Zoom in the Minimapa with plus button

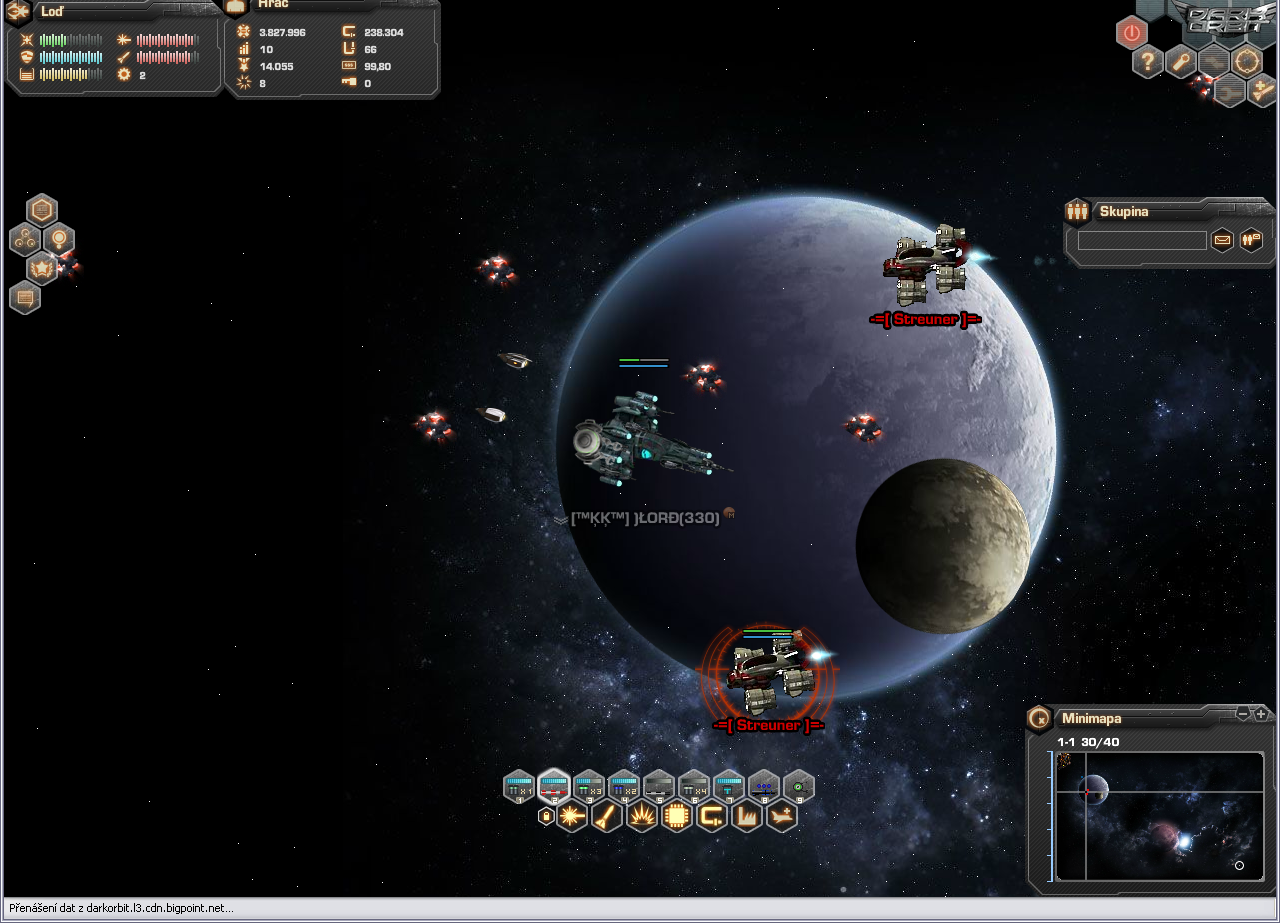point(1261,714)
